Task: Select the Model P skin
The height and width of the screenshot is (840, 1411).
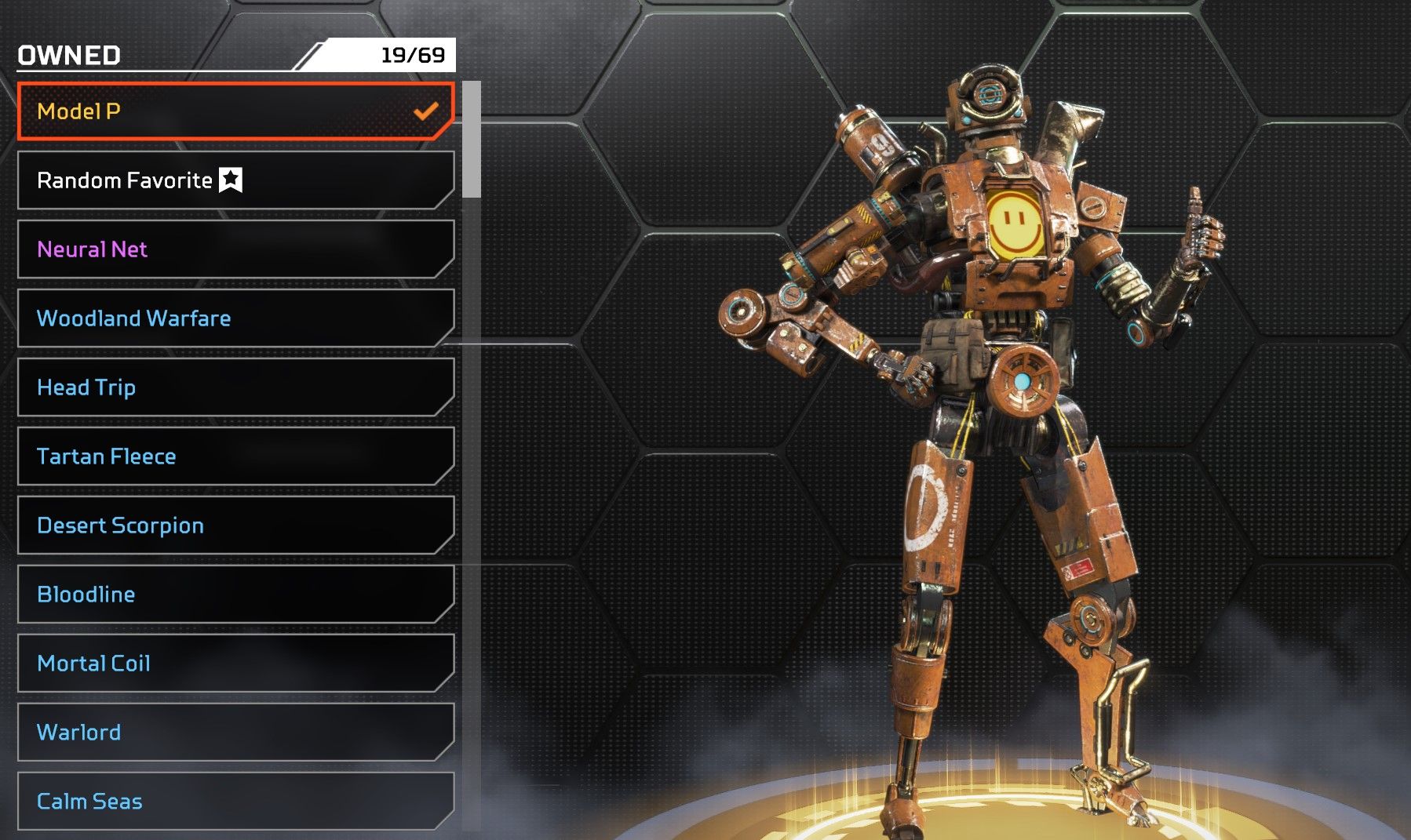Action: [x=235, y=111]
